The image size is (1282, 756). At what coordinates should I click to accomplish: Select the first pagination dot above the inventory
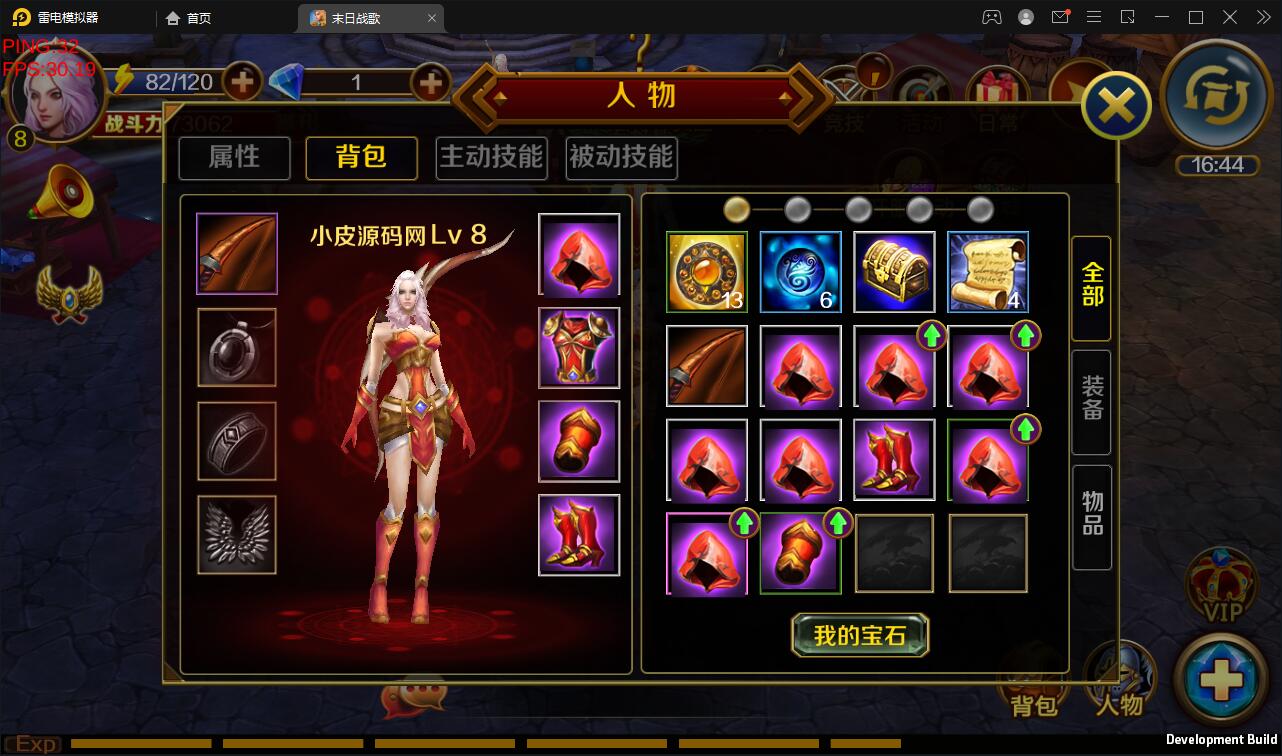(737, 209)
